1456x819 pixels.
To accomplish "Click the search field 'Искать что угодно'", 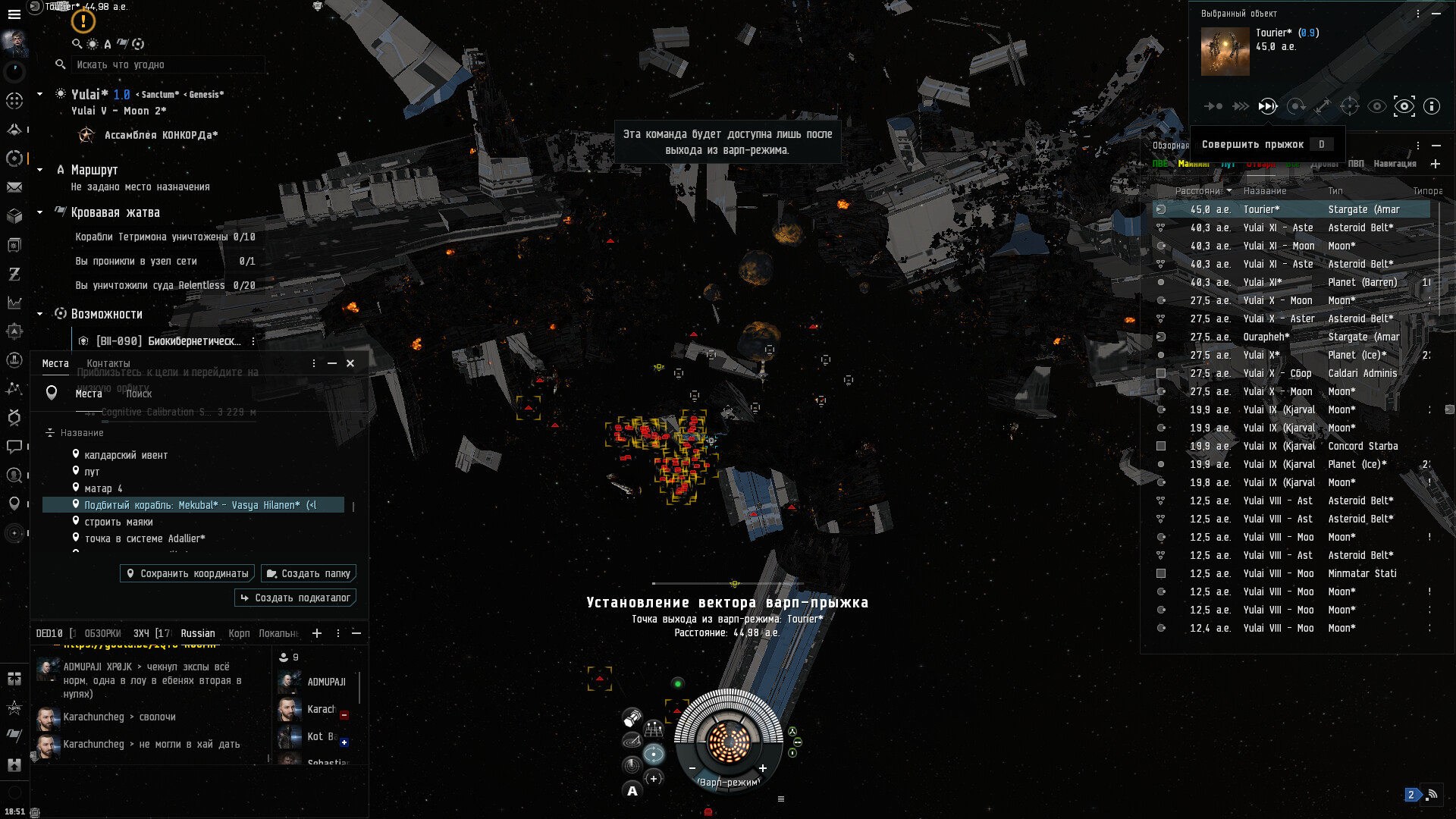I will [167, 64].
